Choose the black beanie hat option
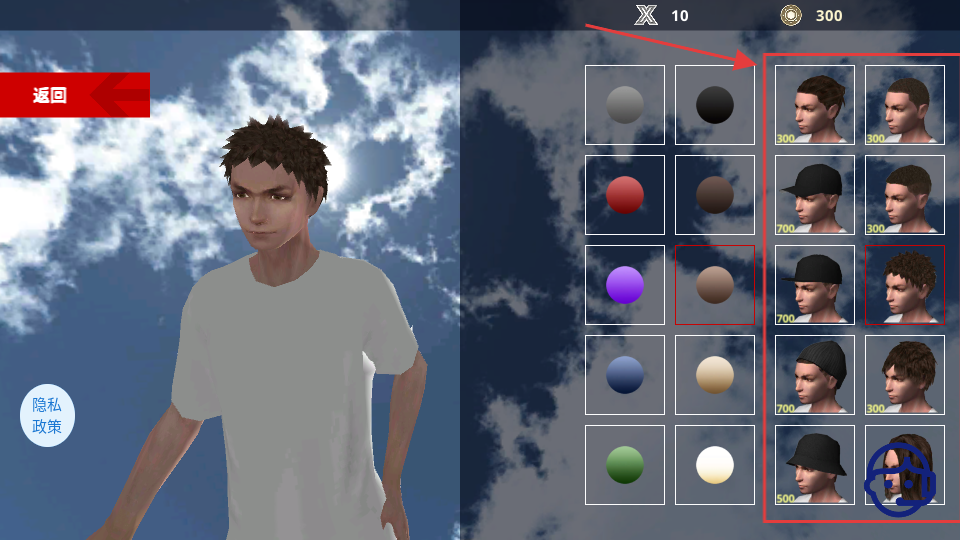Viewport: 960px width, 540px height. click(815, 375)
